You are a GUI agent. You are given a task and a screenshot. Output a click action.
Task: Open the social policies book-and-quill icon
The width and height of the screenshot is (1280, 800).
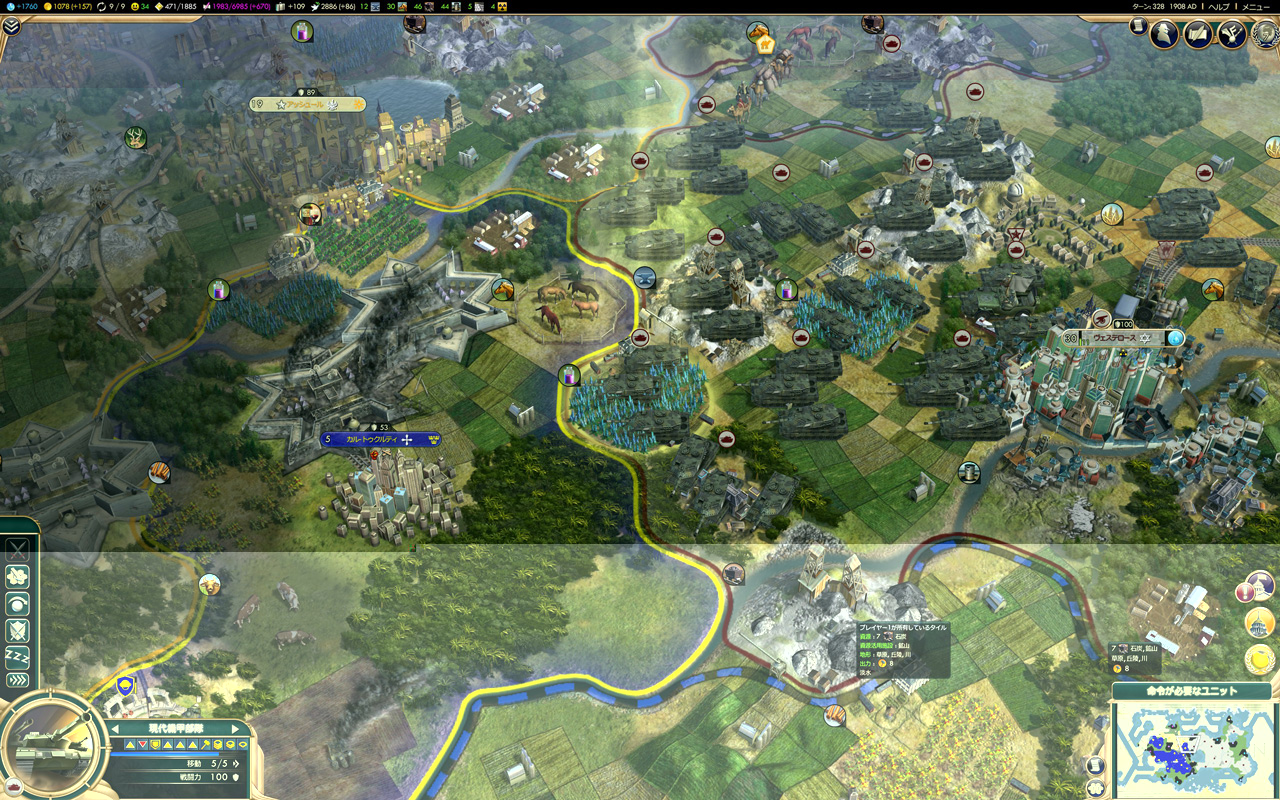click(x=1198, y=34)
